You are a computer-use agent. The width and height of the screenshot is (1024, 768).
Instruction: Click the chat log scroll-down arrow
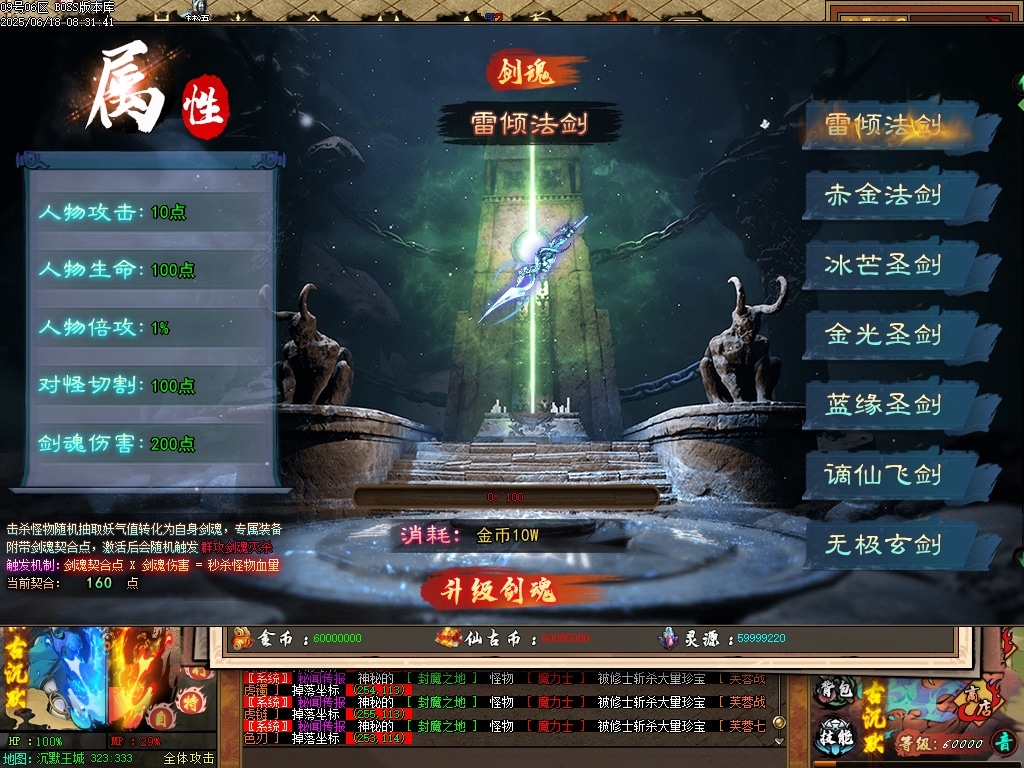pos(780,741)
